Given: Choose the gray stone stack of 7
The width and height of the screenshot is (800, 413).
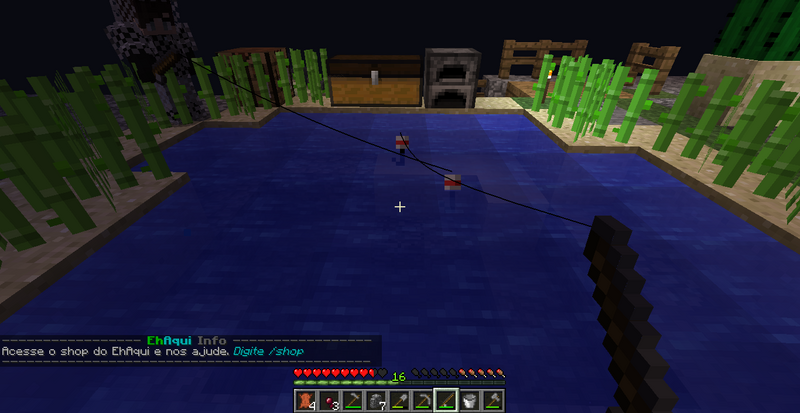Looking at the screenshot, I should [375, 400].
